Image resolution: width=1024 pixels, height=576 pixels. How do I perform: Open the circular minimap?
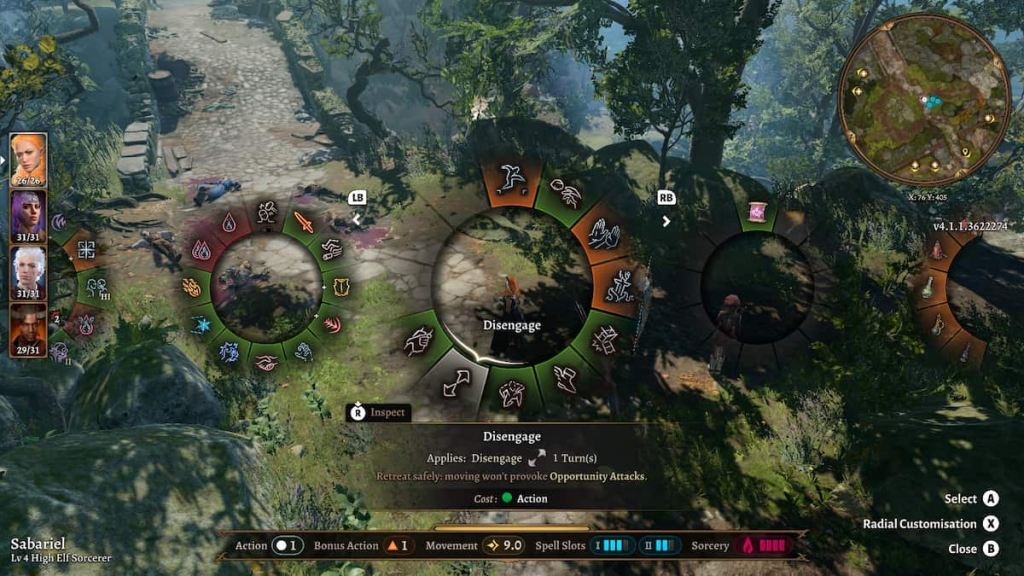tap(922, 99)
